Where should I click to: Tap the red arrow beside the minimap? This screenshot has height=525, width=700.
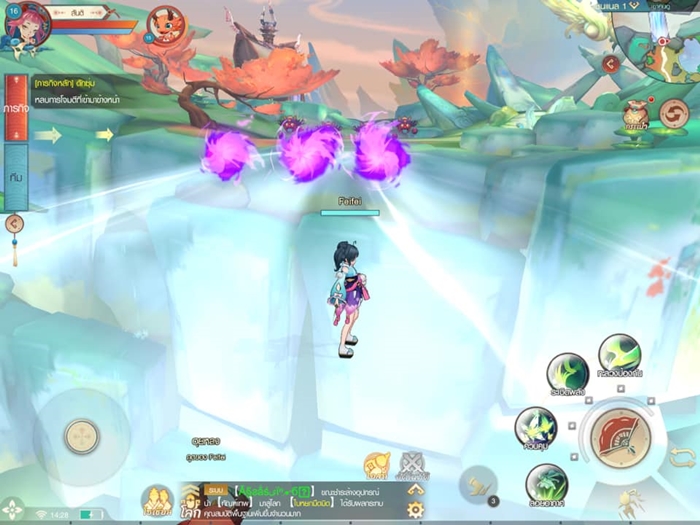(610, 64)
